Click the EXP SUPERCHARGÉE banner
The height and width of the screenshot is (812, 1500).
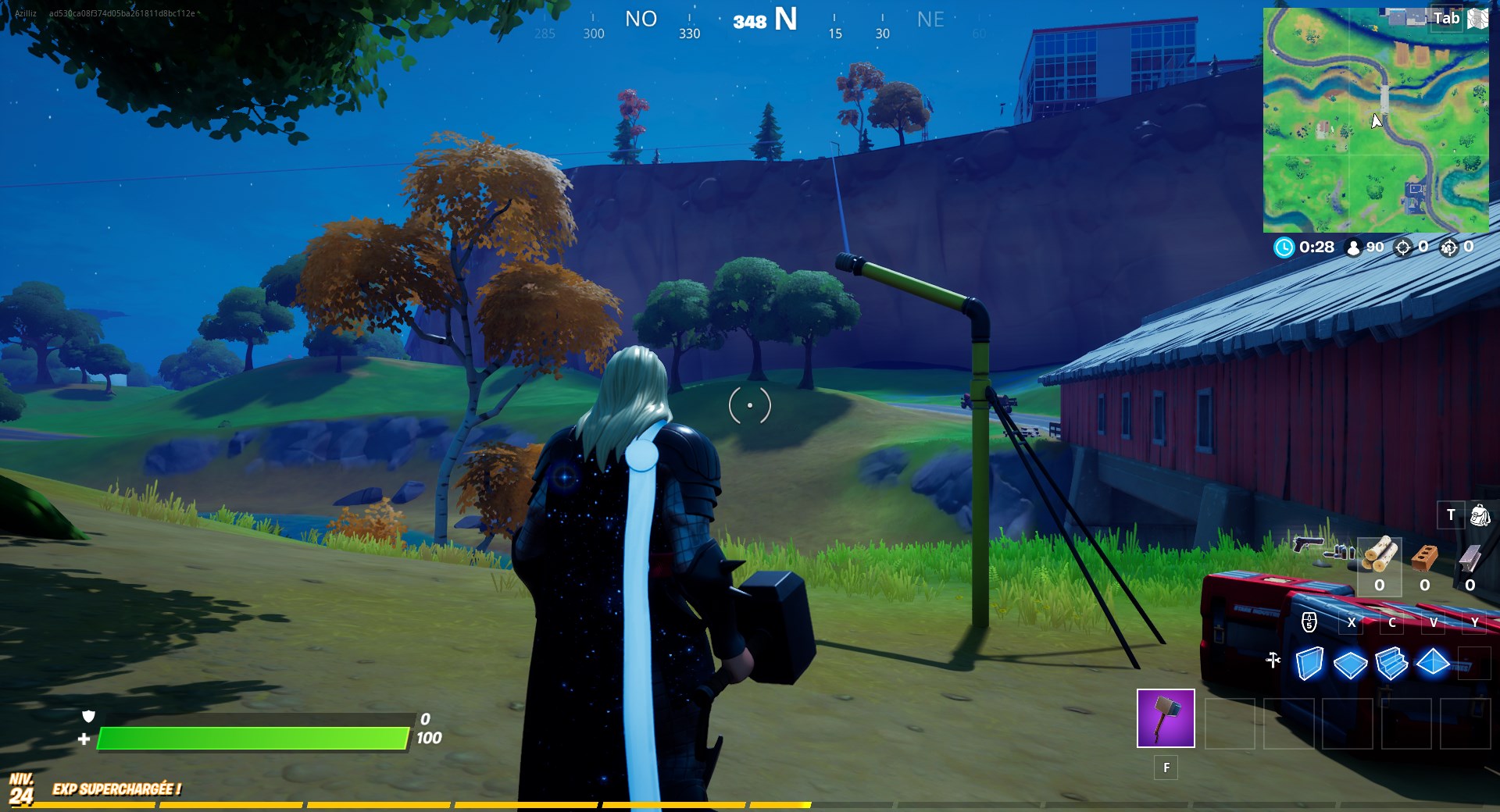pyautogui.click(x=116, y=788)
